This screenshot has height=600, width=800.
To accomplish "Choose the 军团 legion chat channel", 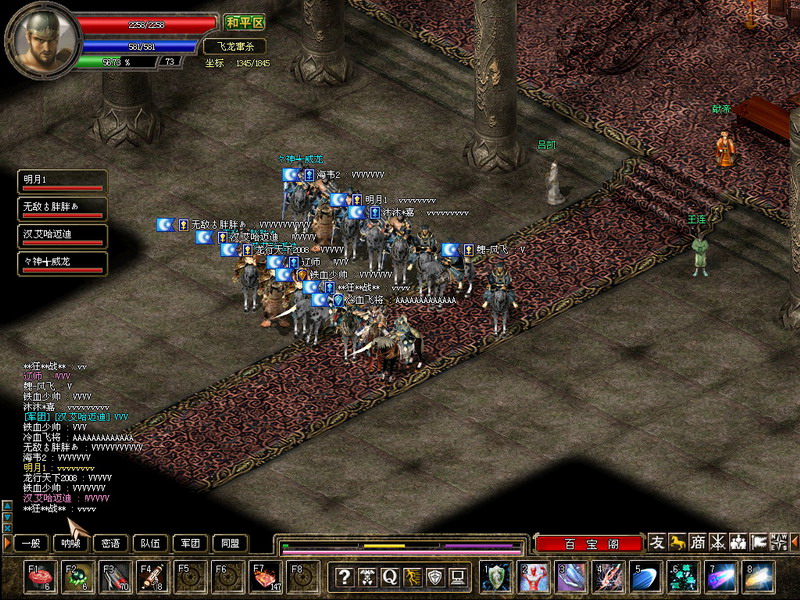I will pos(189,543).
